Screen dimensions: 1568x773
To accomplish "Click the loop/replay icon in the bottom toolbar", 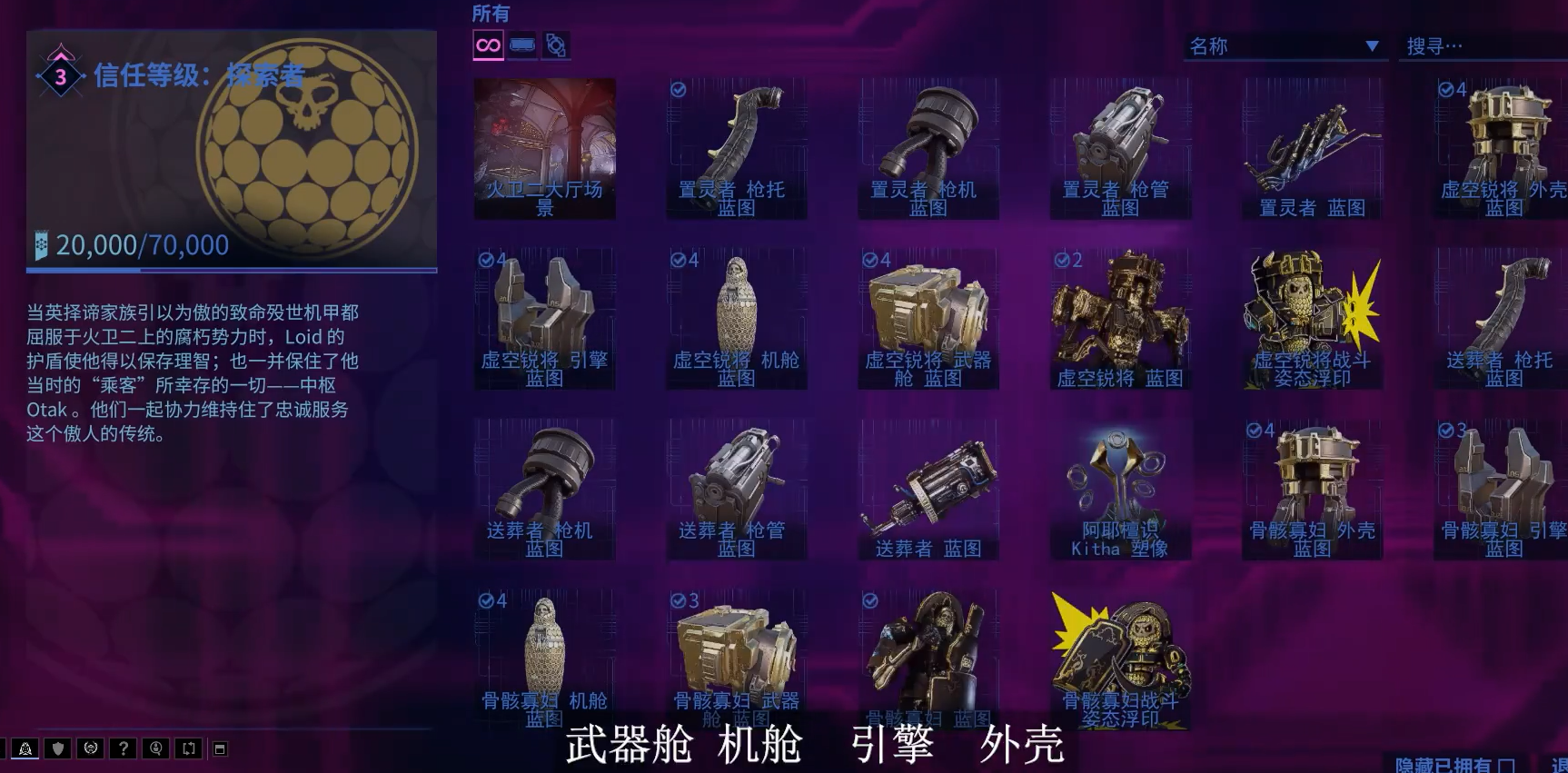I will (188, 750).
